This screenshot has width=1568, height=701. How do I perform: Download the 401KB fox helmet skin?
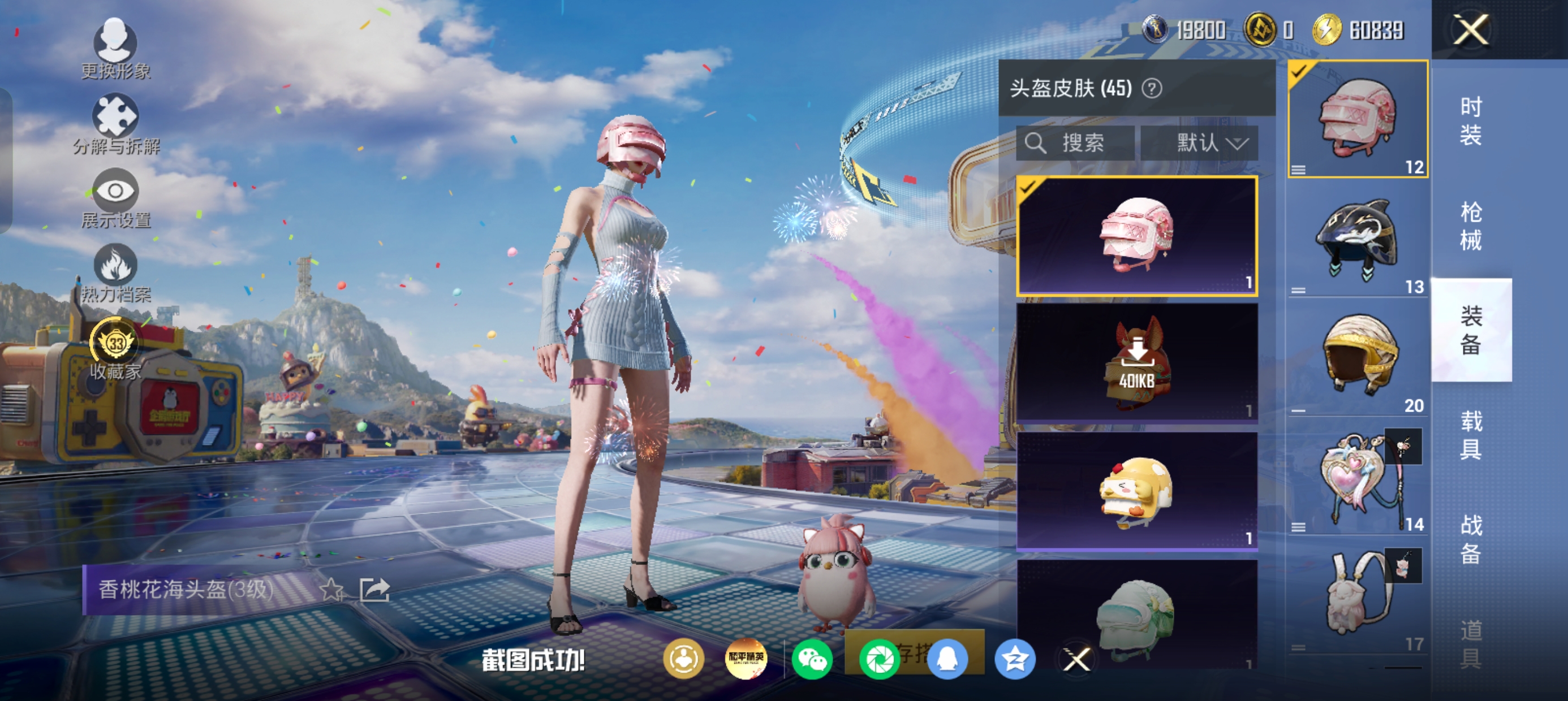coord(1136,362)
